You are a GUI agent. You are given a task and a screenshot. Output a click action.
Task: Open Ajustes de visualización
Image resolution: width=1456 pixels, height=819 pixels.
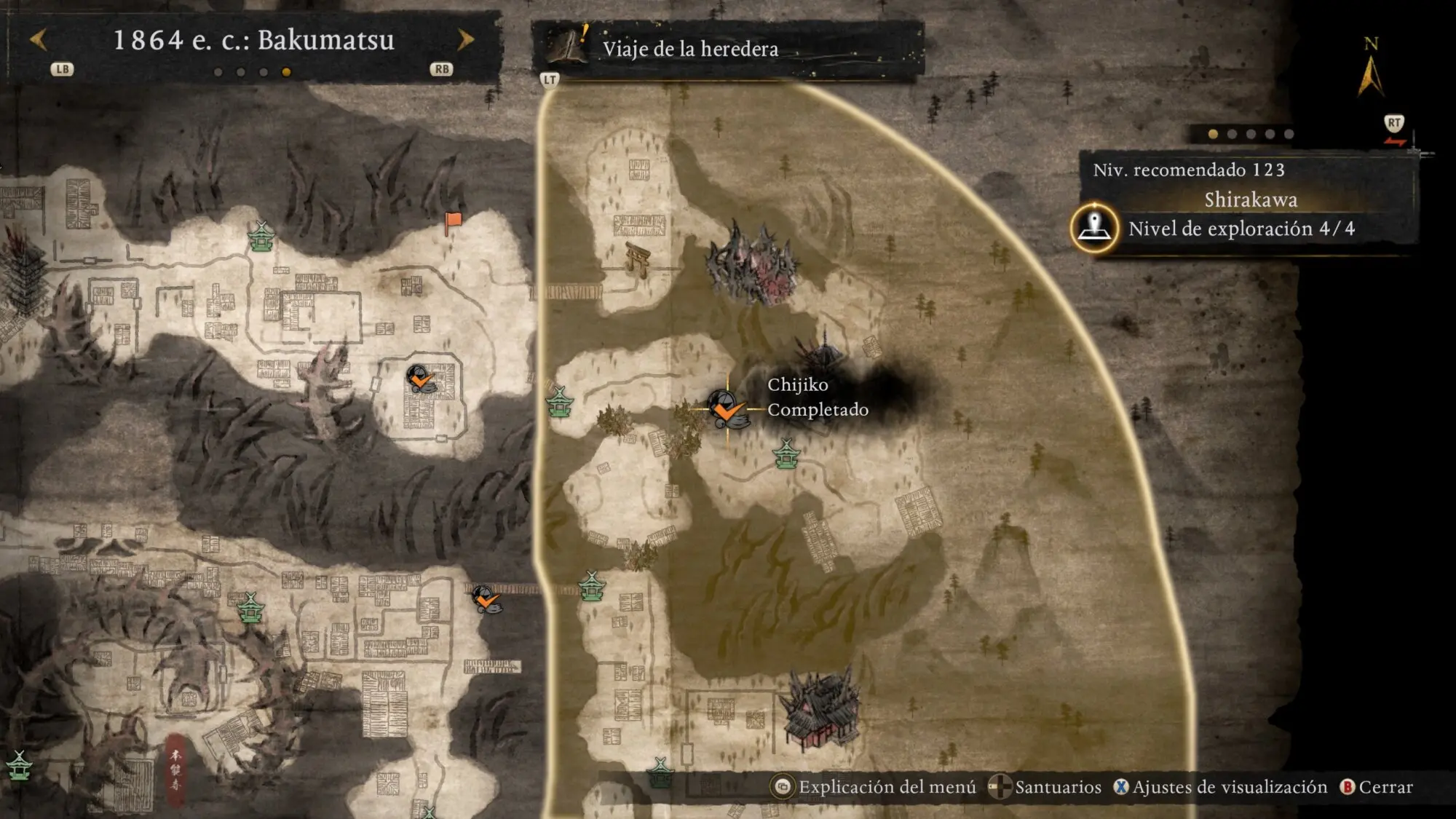tap(1221, 787)
